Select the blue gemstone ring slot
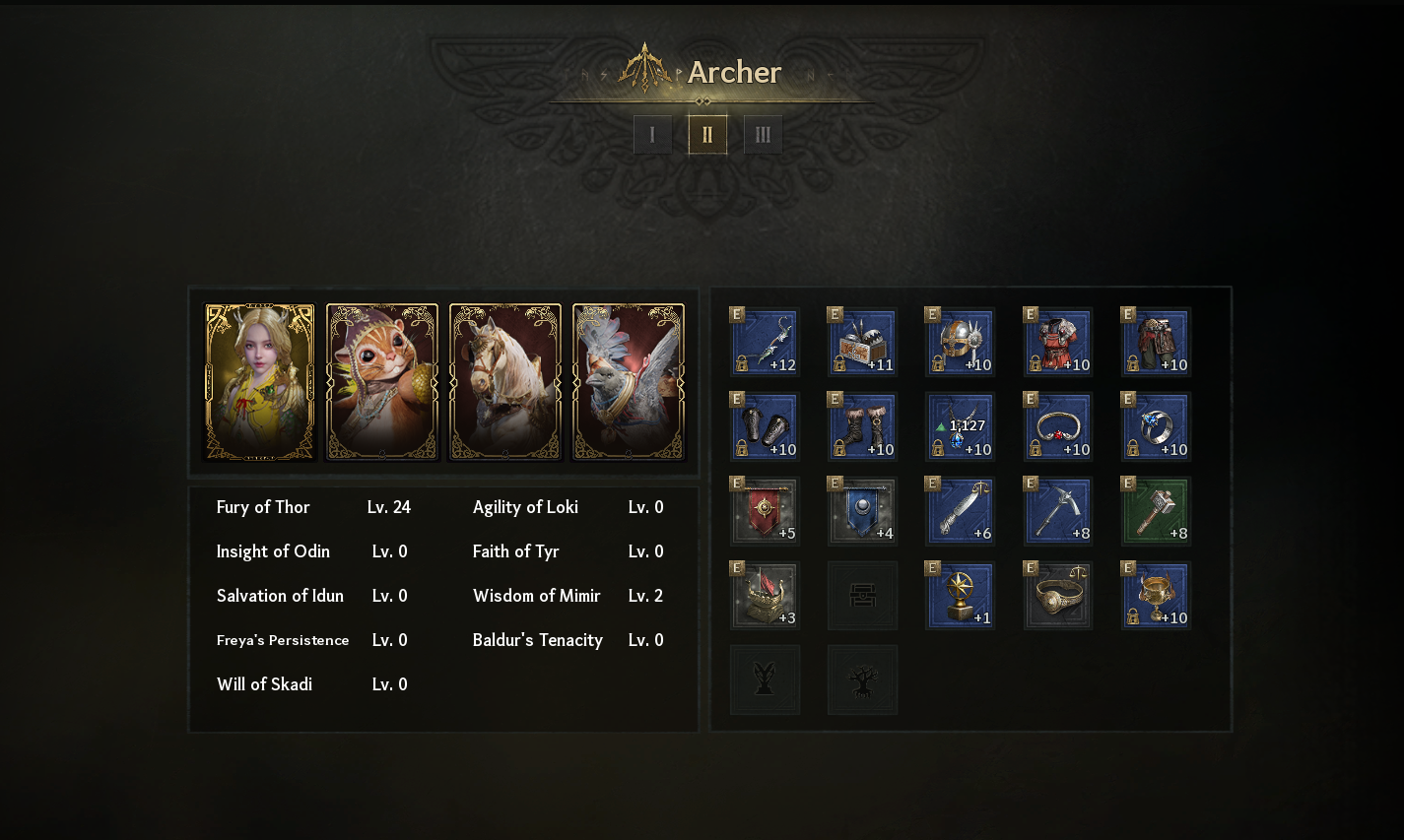 pyautogui.click(x=1156, y=426)
